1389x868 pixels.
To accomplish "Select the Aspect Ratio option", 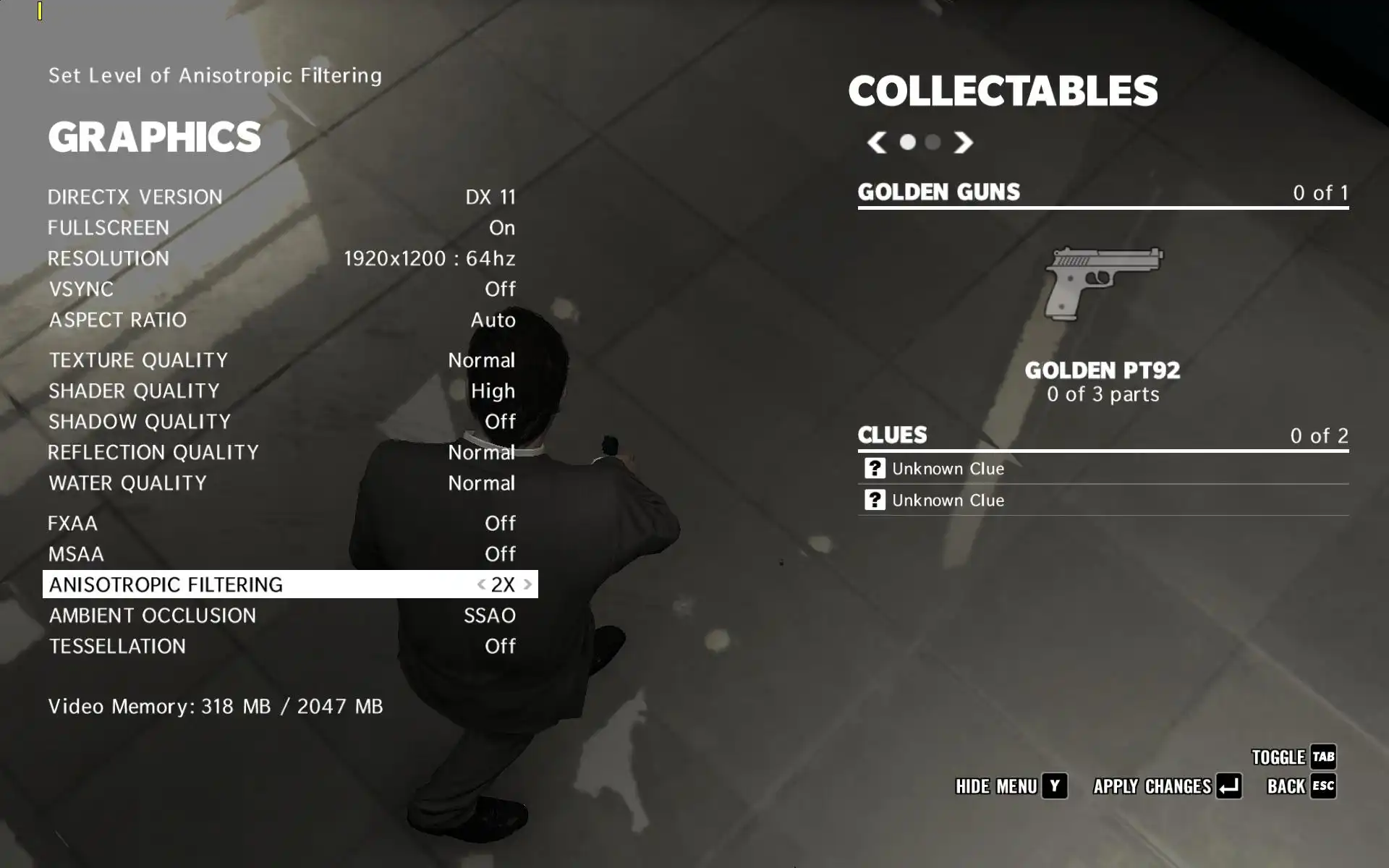I will 282,320.
